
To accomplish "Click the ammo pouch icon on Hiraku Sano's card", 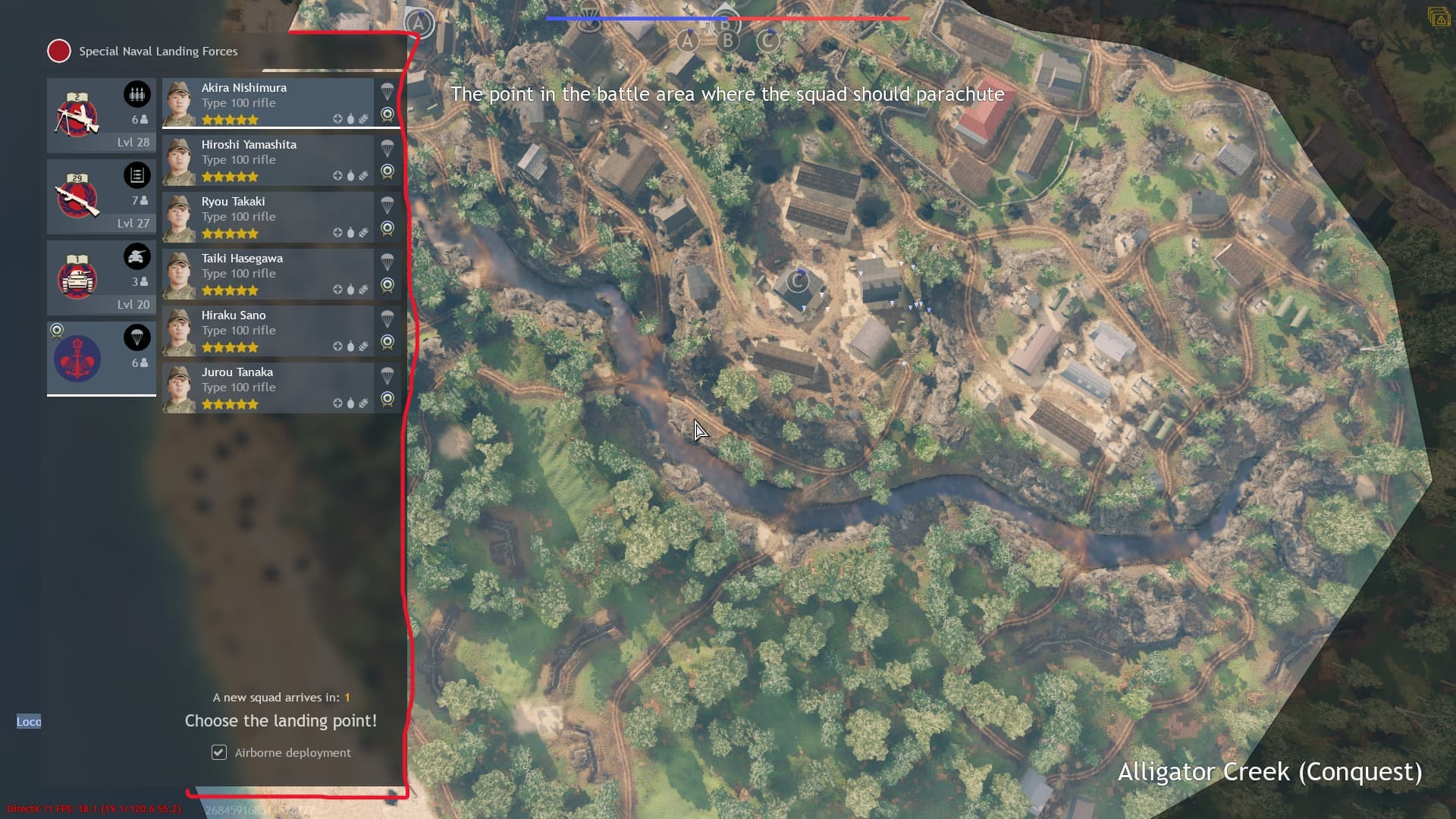I will tap(363, 347).
